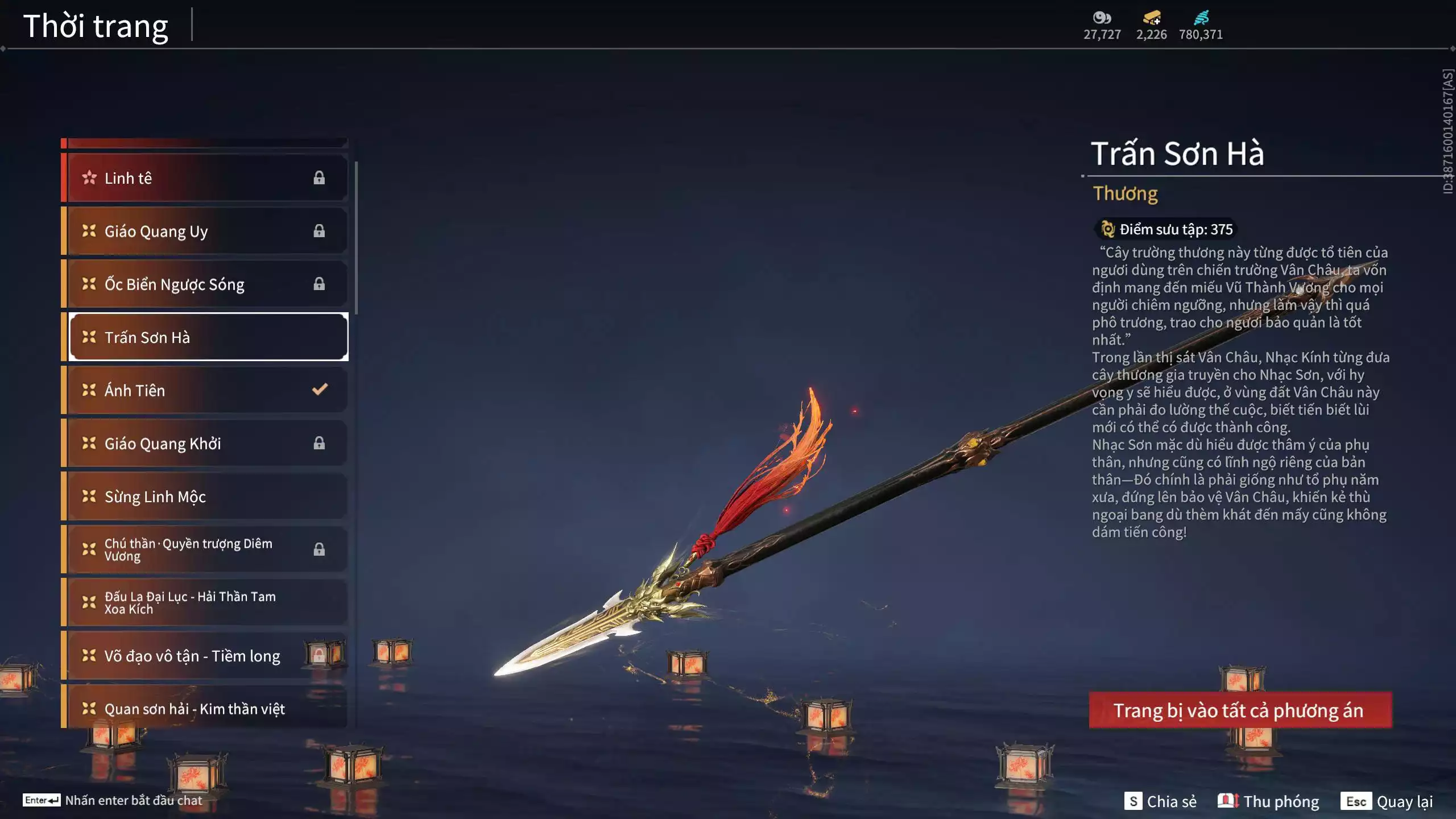
Task: Click Trang bị vào tất cả phương án
Action: click(x=1240, y=710)
